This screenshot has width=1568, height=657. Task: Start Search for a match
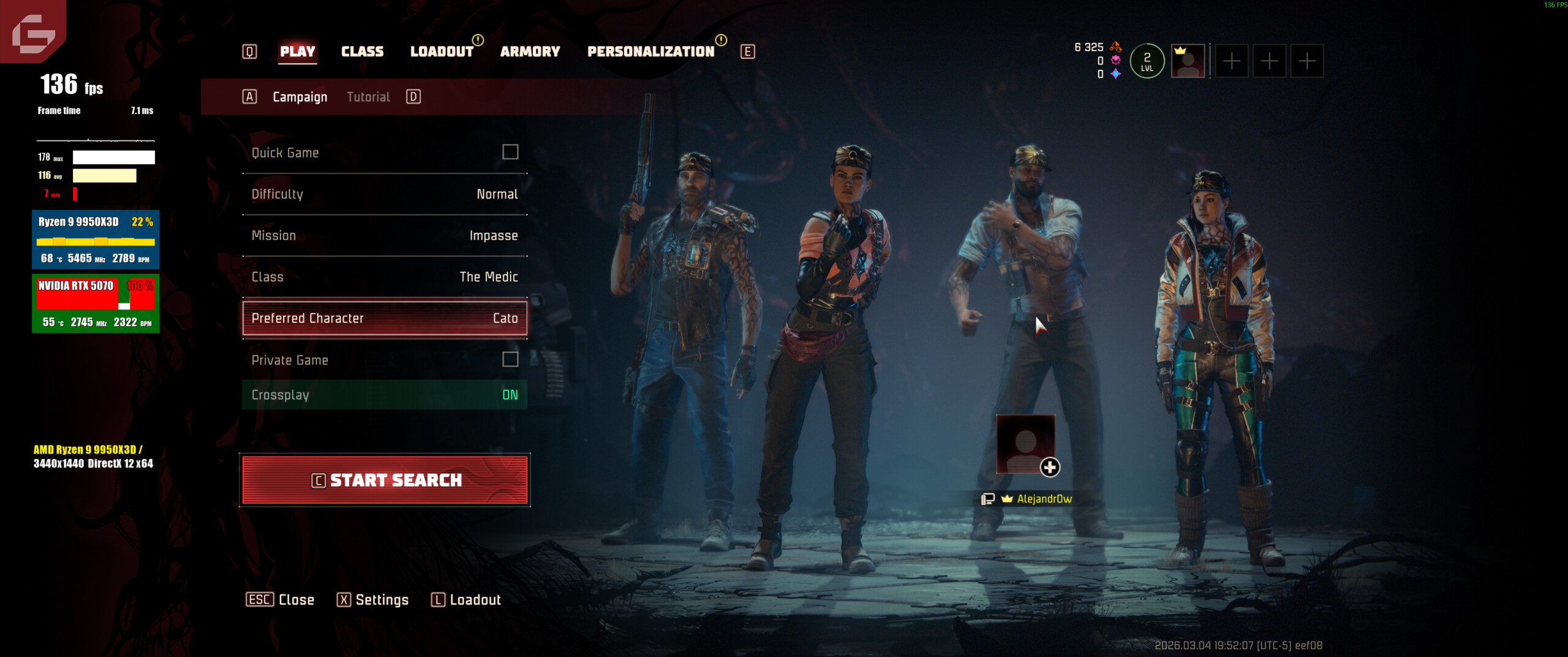385,480
